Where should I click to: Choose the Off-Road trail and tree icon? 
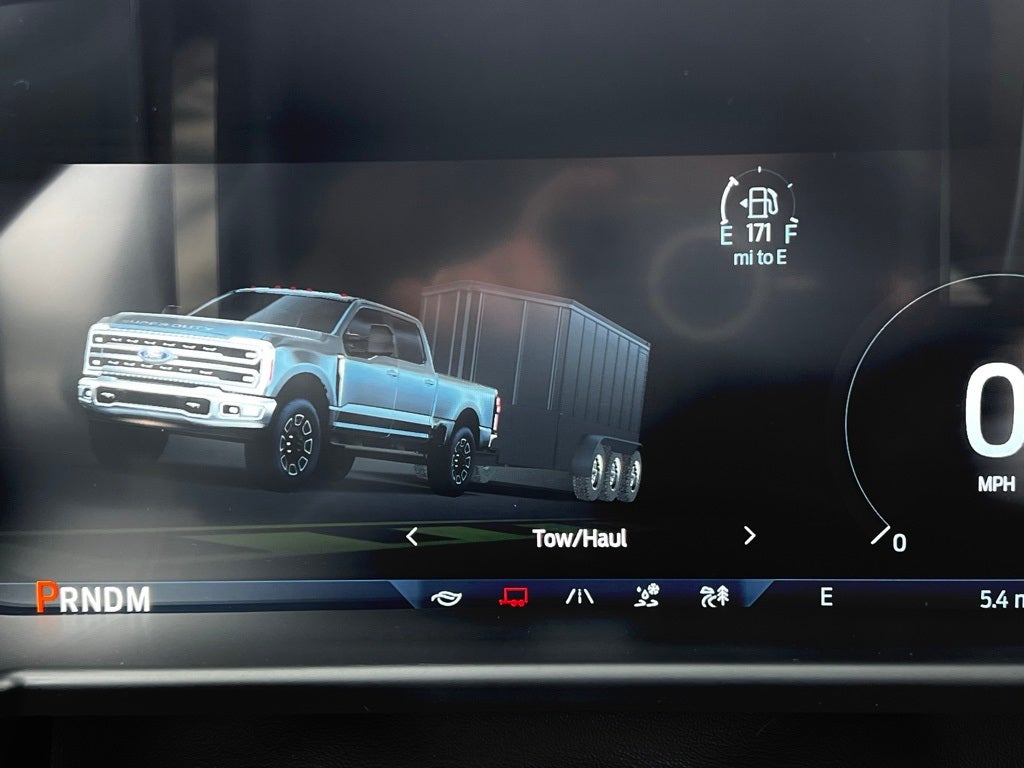714,597
